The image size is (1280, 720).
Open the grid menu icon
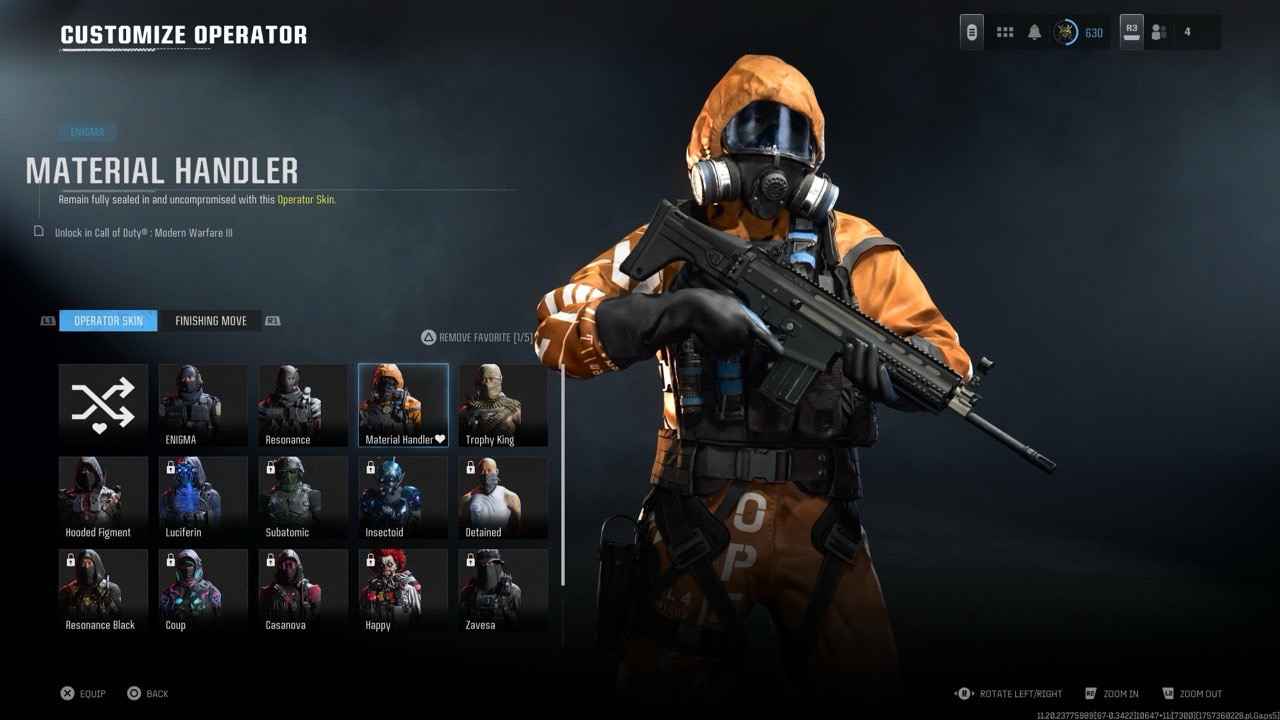(1005, 32)
